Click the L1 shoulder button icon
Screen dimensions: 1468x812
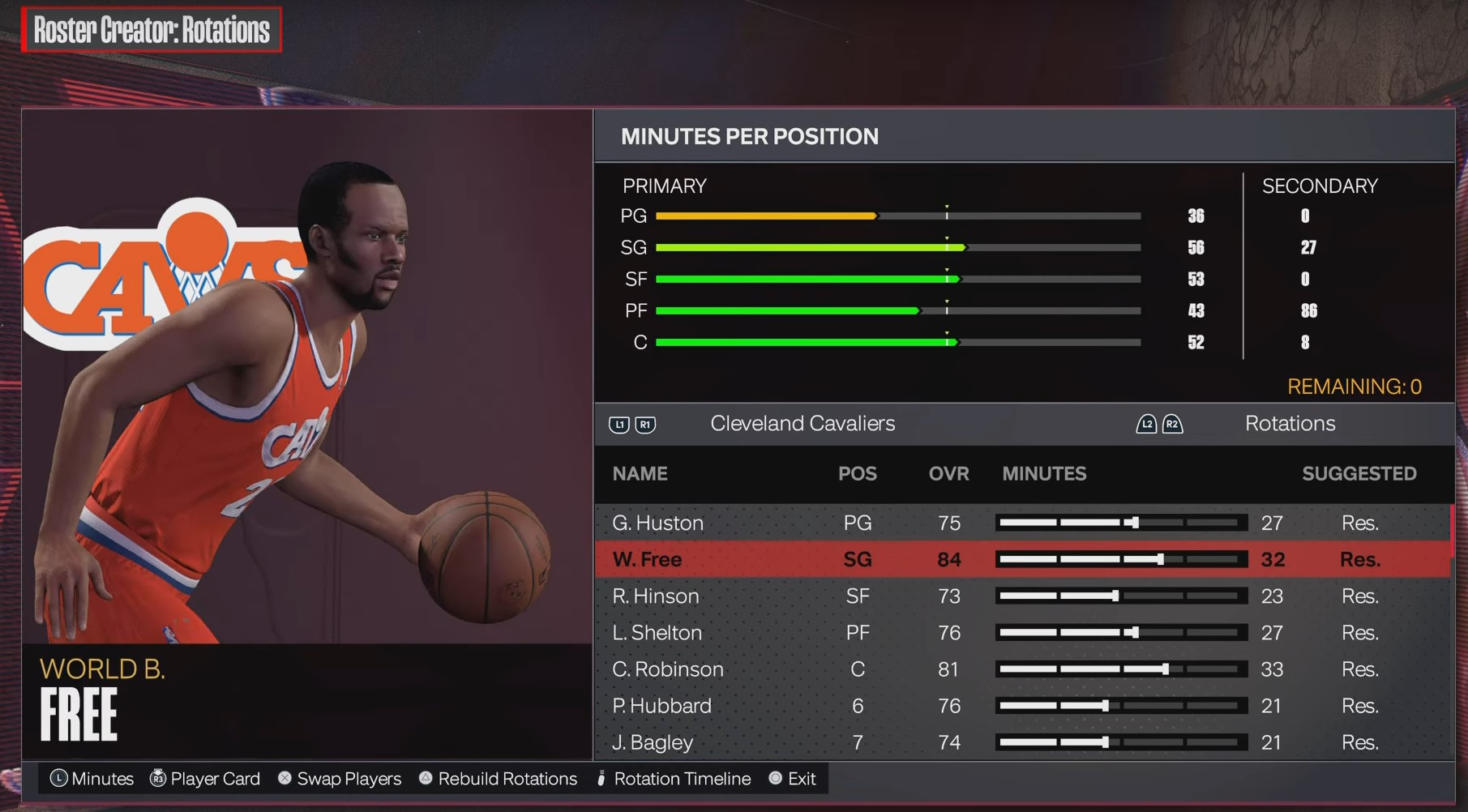pos(619,424)
